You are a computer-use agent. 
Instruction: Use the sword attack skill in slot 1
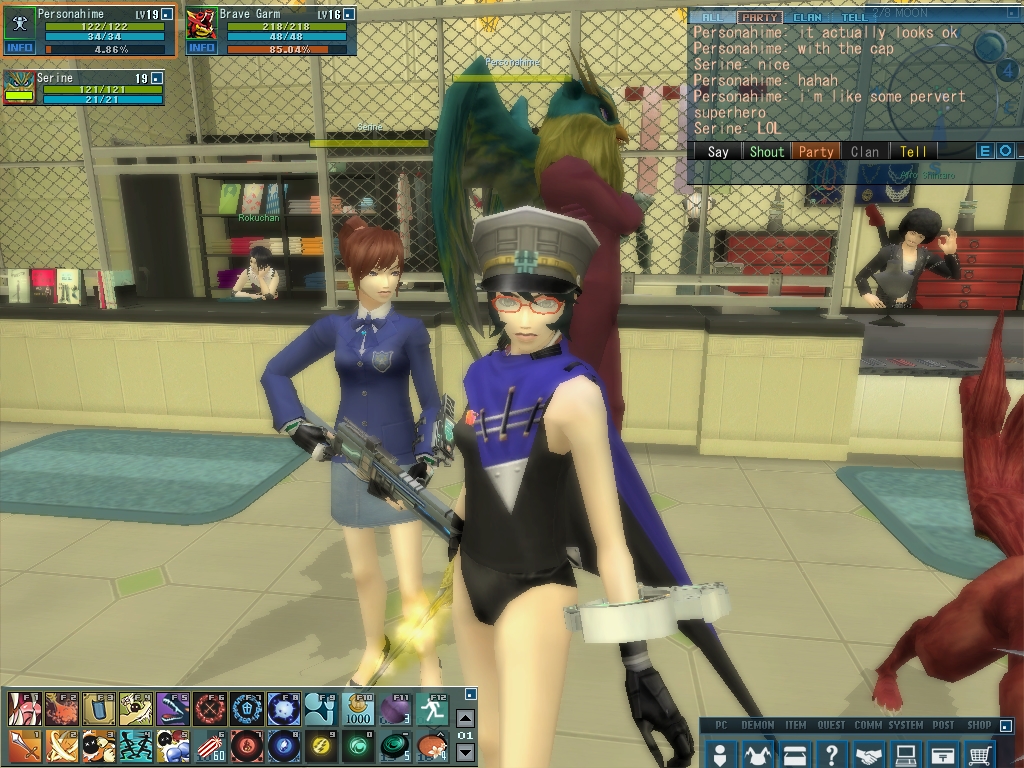click(x=23, y=746)
